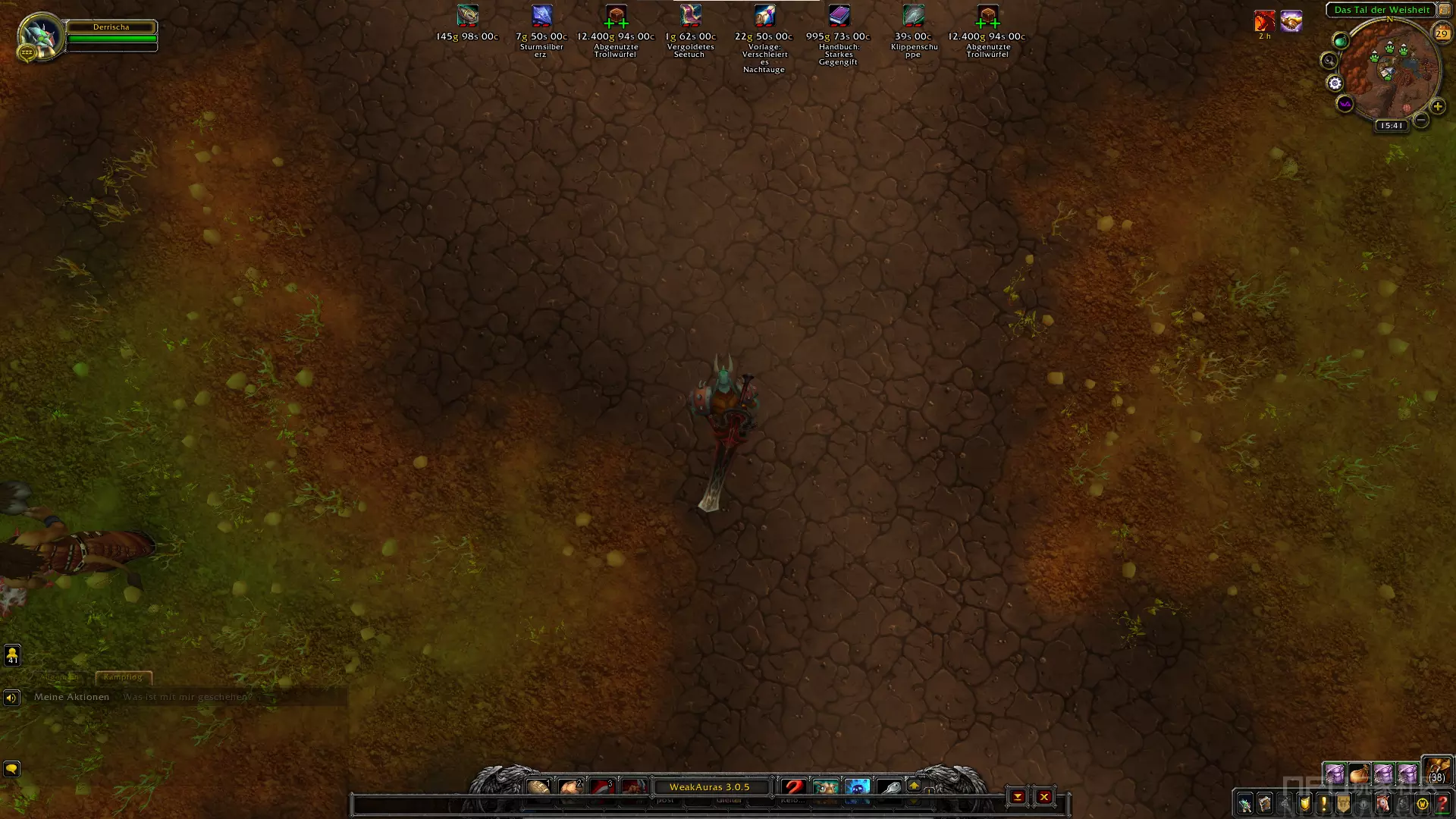Select the Sturmsilbererz item icon
Screen dimensions: 1456x819
coord(541,16)
